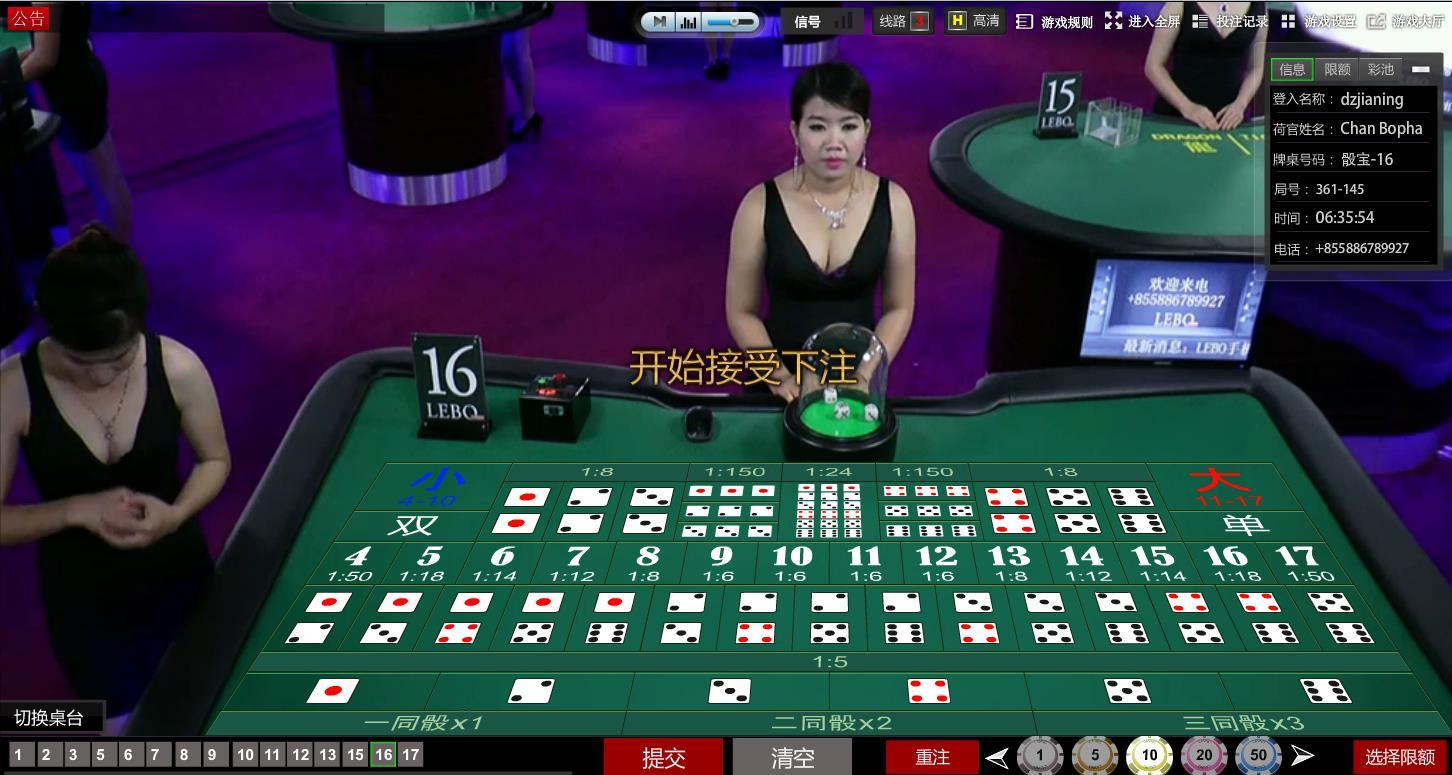Clear all bets with 清空 button

[793, 757]
